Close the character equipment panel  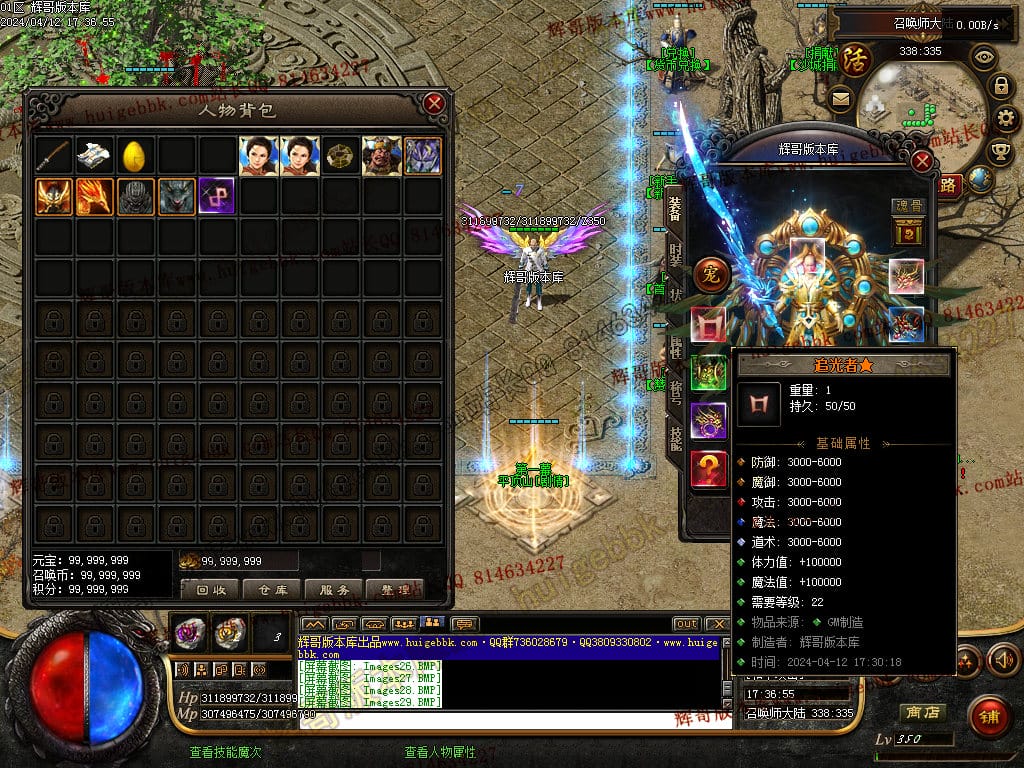pos(923,160)
